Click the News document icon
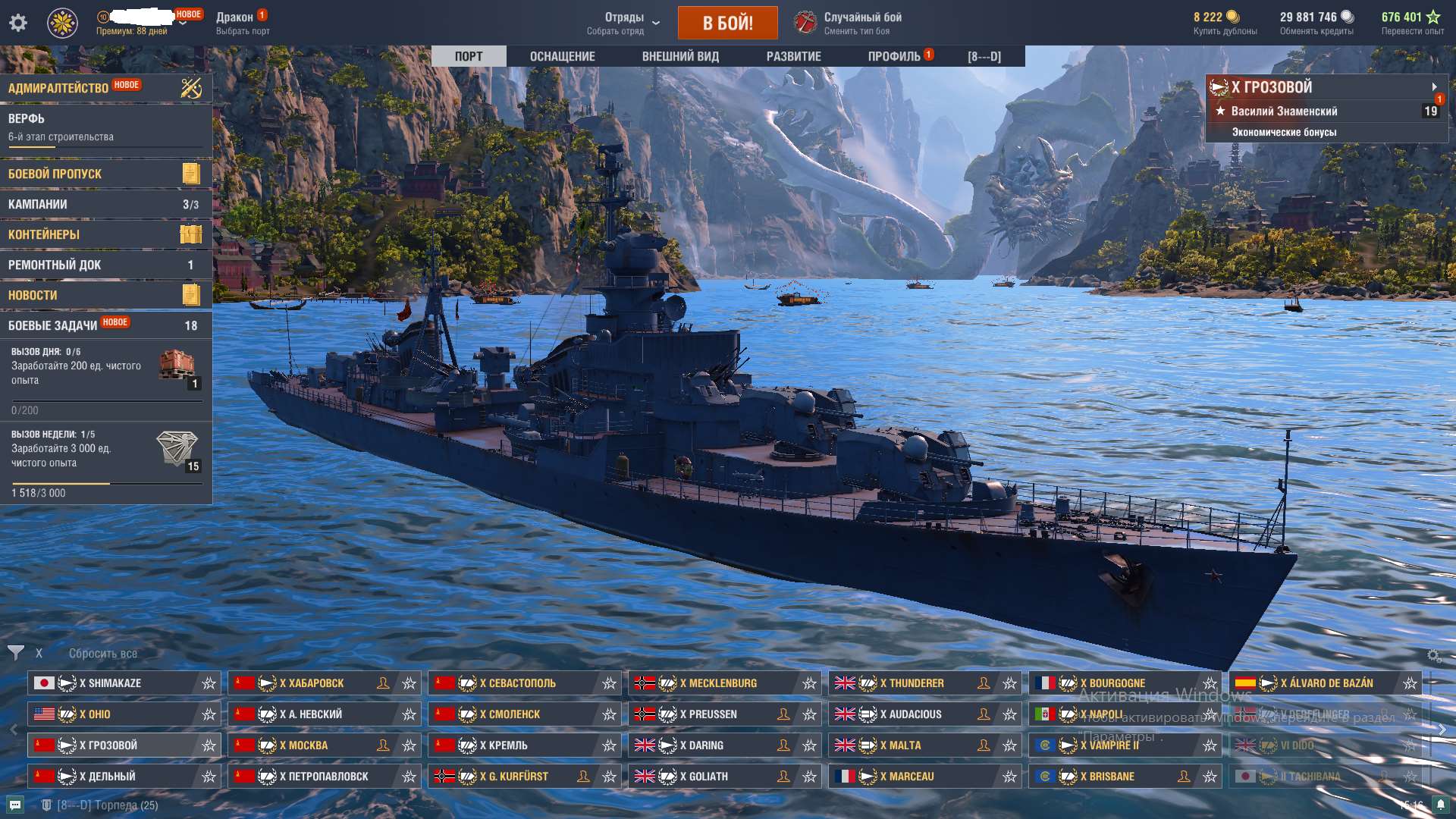The height and width of the screenshot is (819, 1456). pyautogui.click(x=192, y=294)
